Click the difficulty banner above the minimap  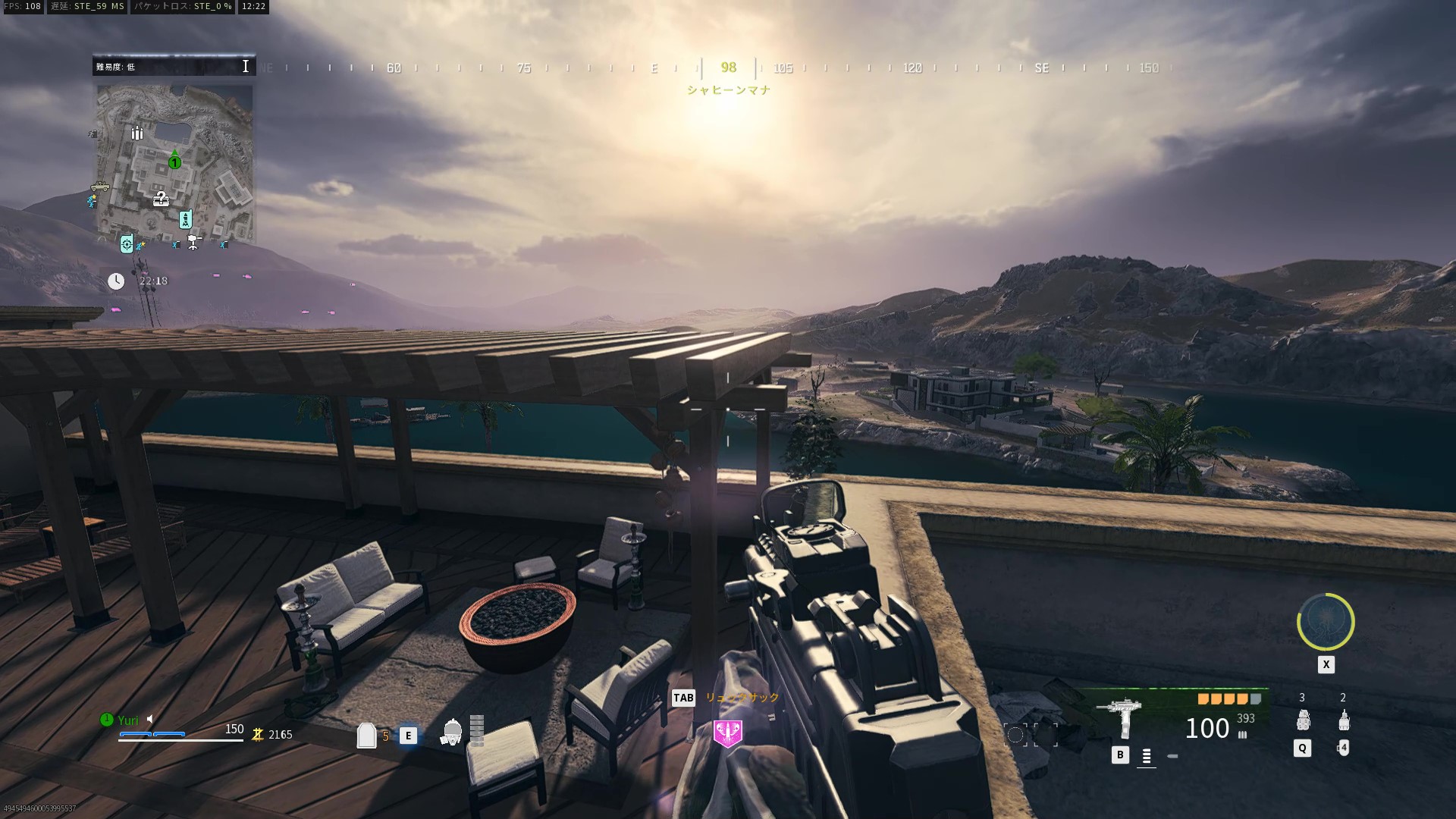174,67
